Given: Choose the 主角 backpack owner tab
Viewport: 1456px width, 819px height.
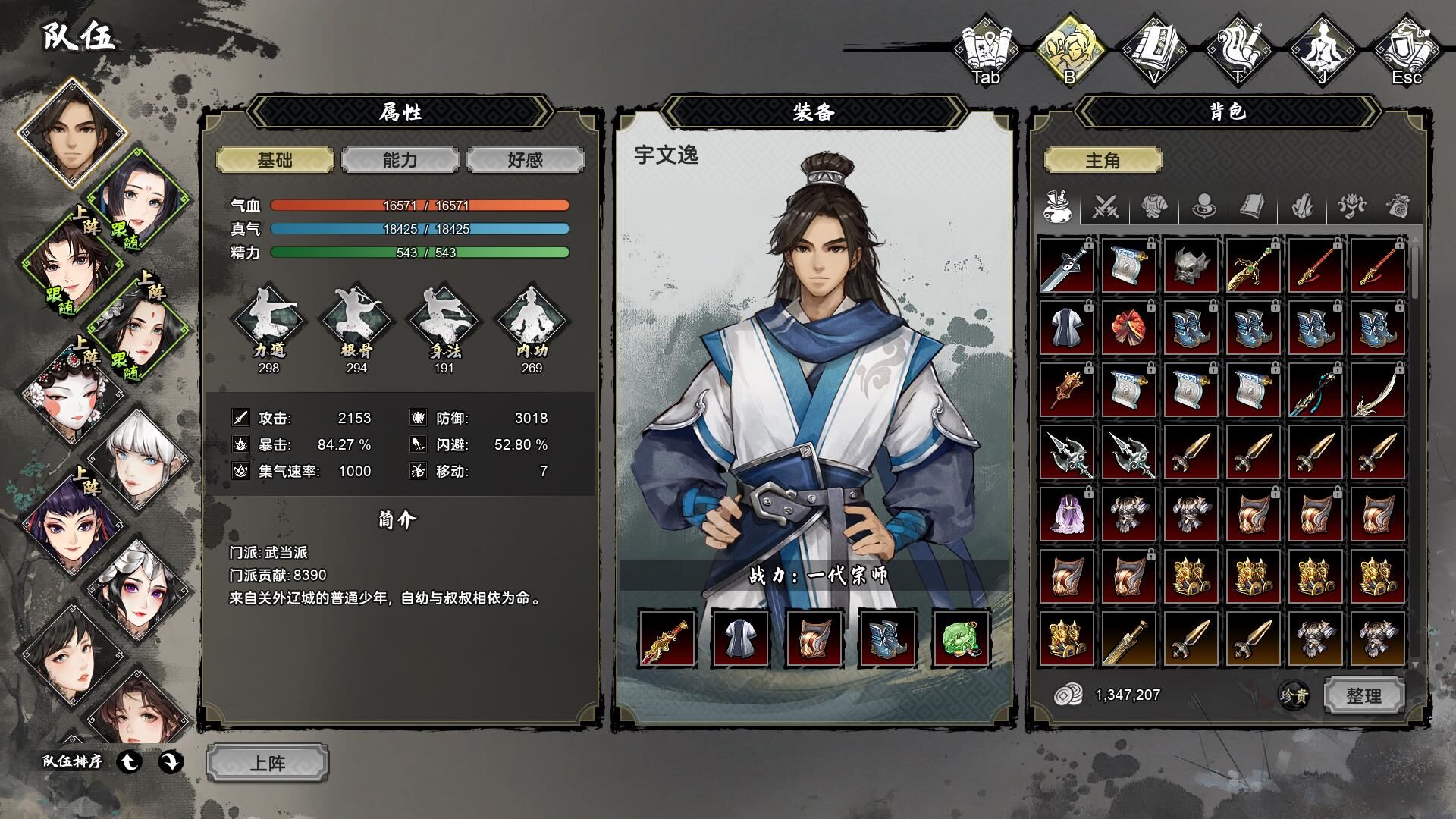Looking at the screenshot, I should 1103,160.
